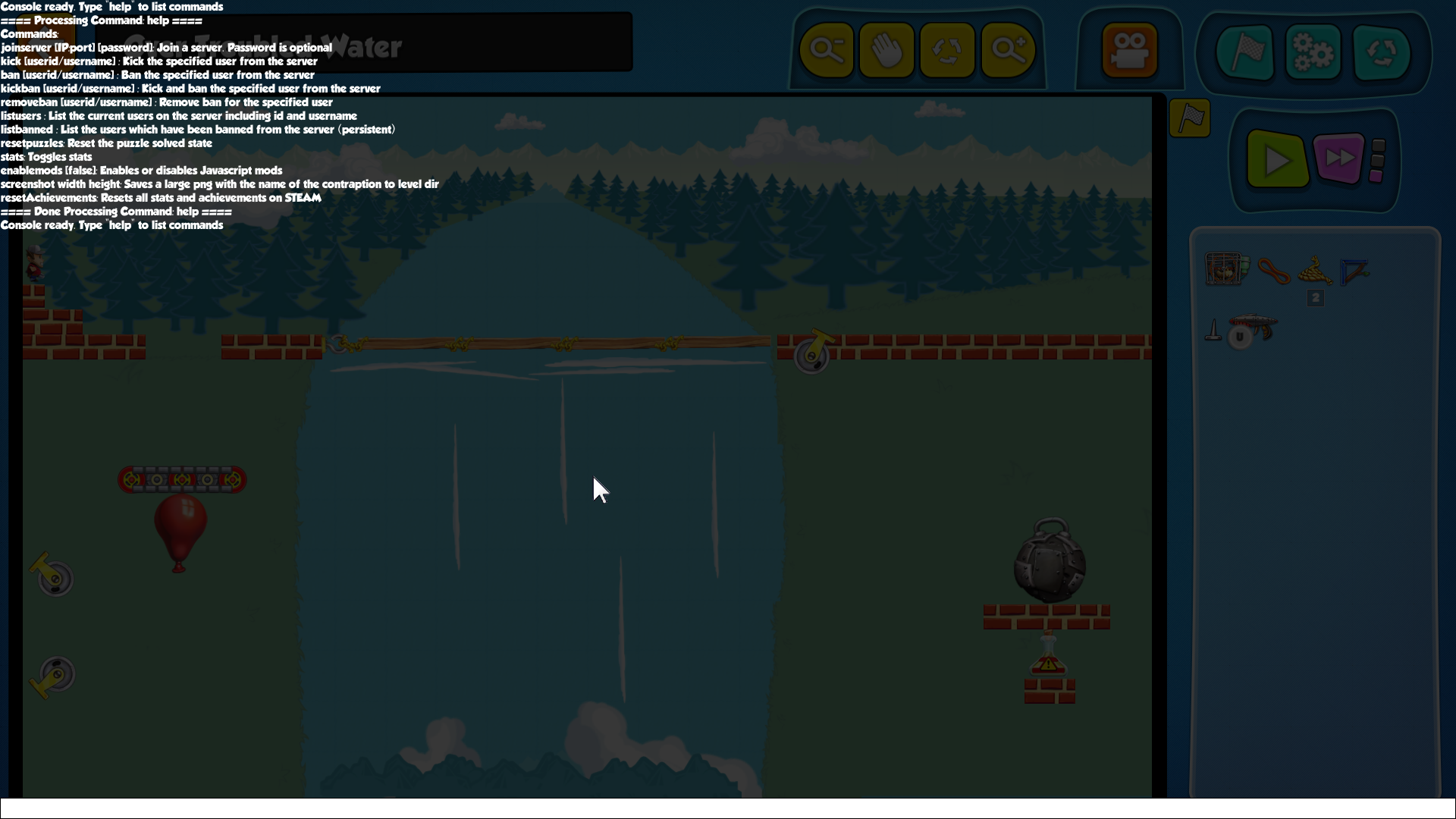Pick the orange belt part
The image size is (1456, 819).
[1273, 271]
